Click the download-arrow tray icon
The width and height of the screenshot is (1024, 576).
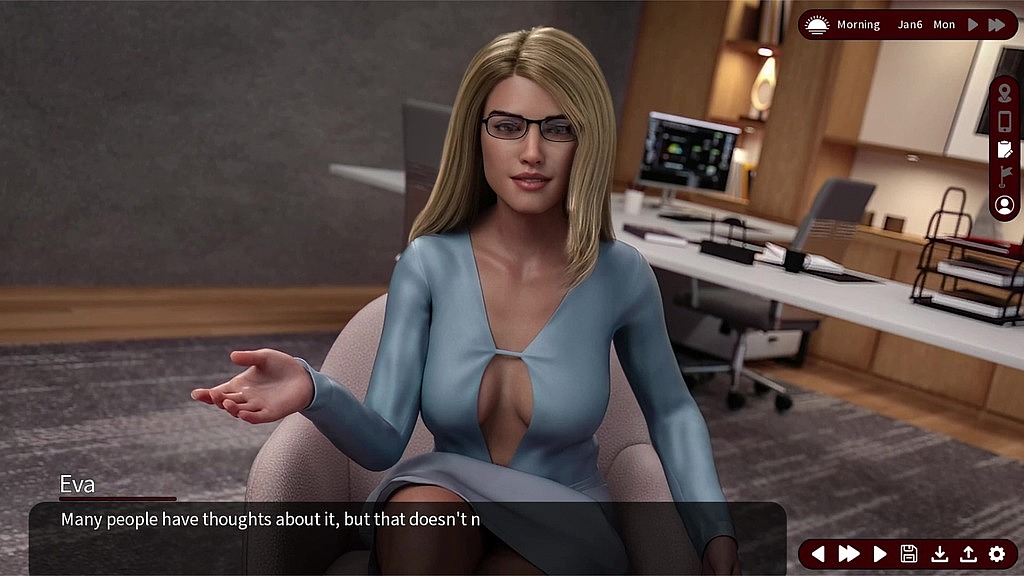tap(939, 554)
